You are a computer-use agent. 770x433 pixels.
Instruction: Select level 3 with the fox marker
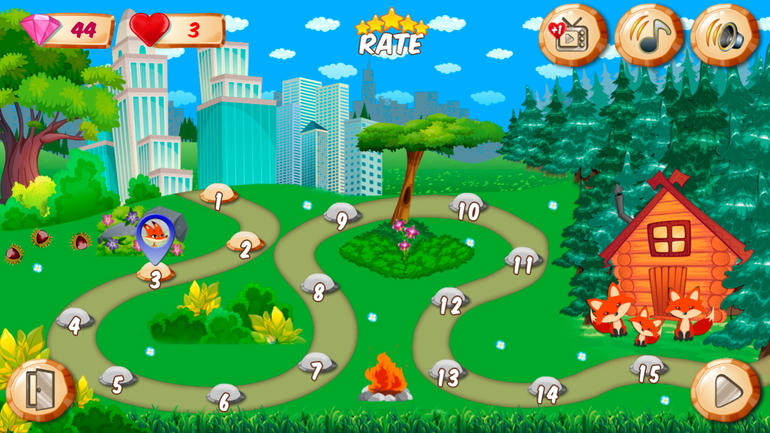155,275
